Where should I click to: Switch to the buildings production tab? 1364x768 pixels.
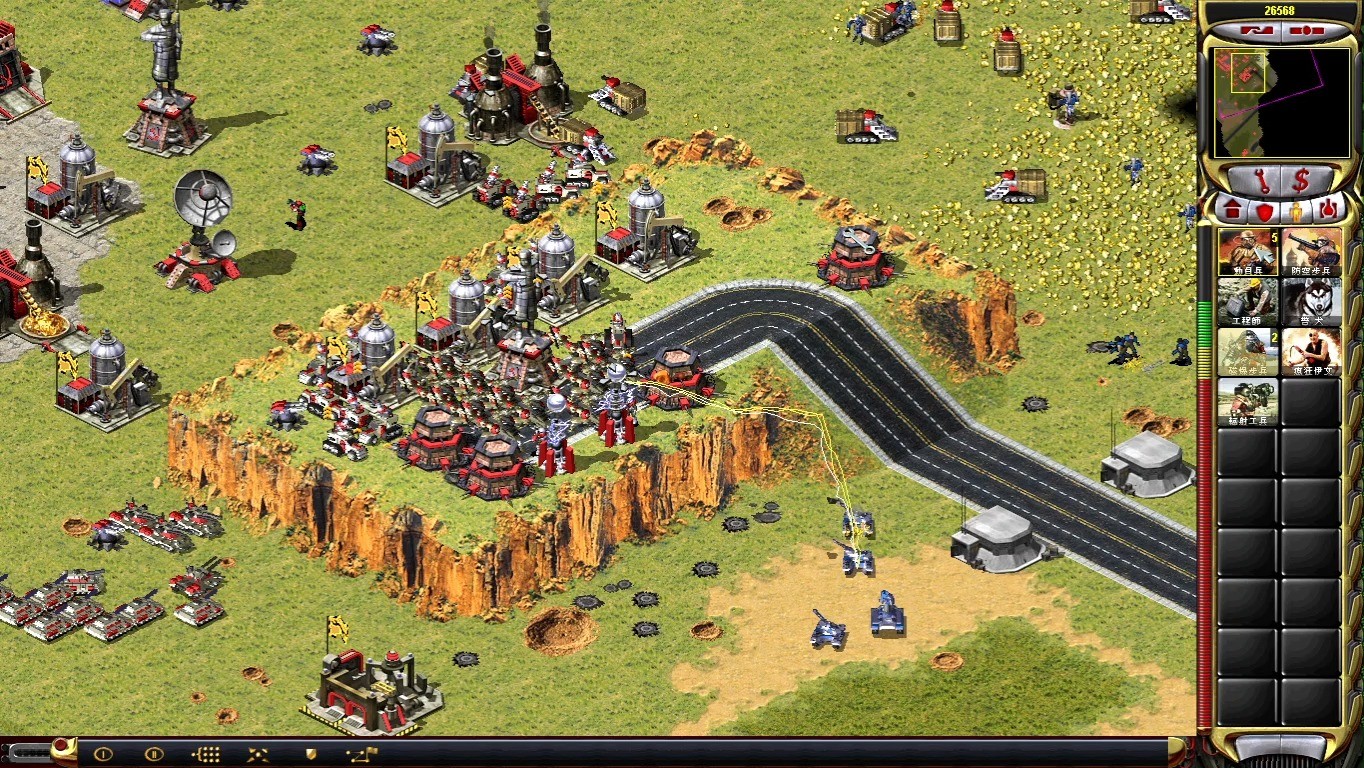pos(1231,211)
